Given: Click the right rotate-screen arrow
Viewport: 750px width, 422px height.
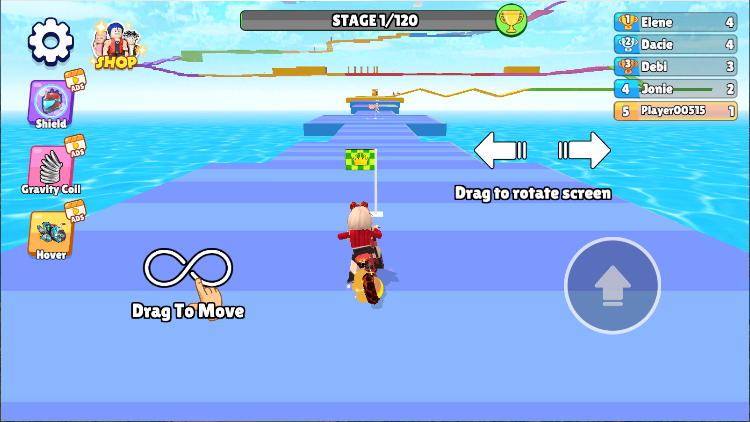Looking at the screenshot, I should 584,151.
